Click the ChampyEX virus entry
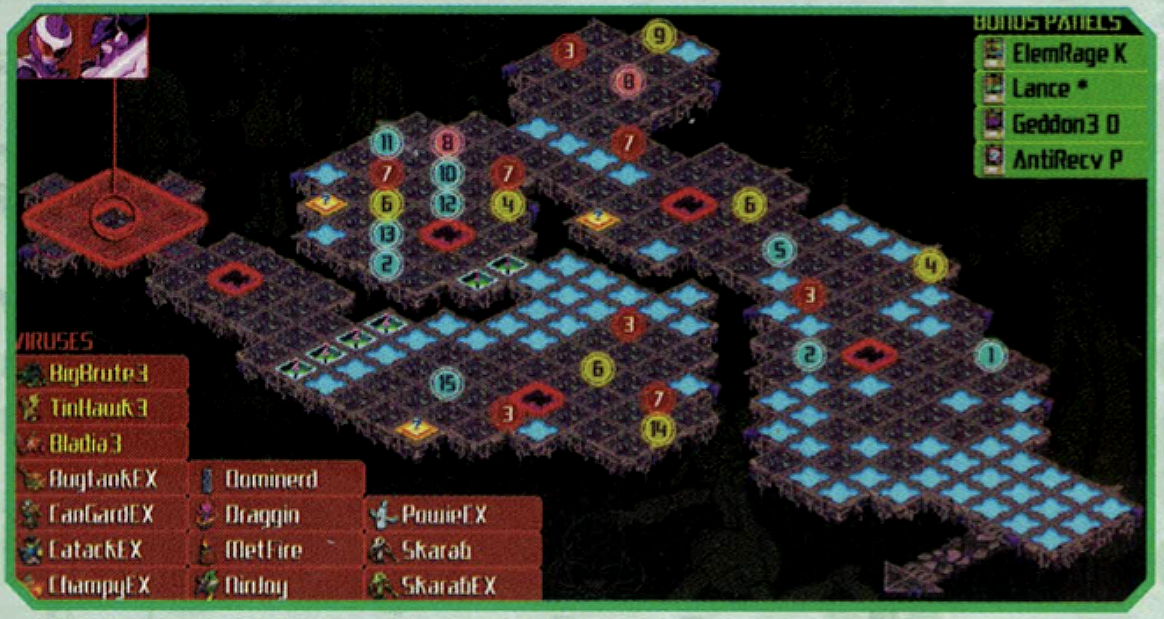This screenshot has height=619, width=1164. tap(102, 584)
